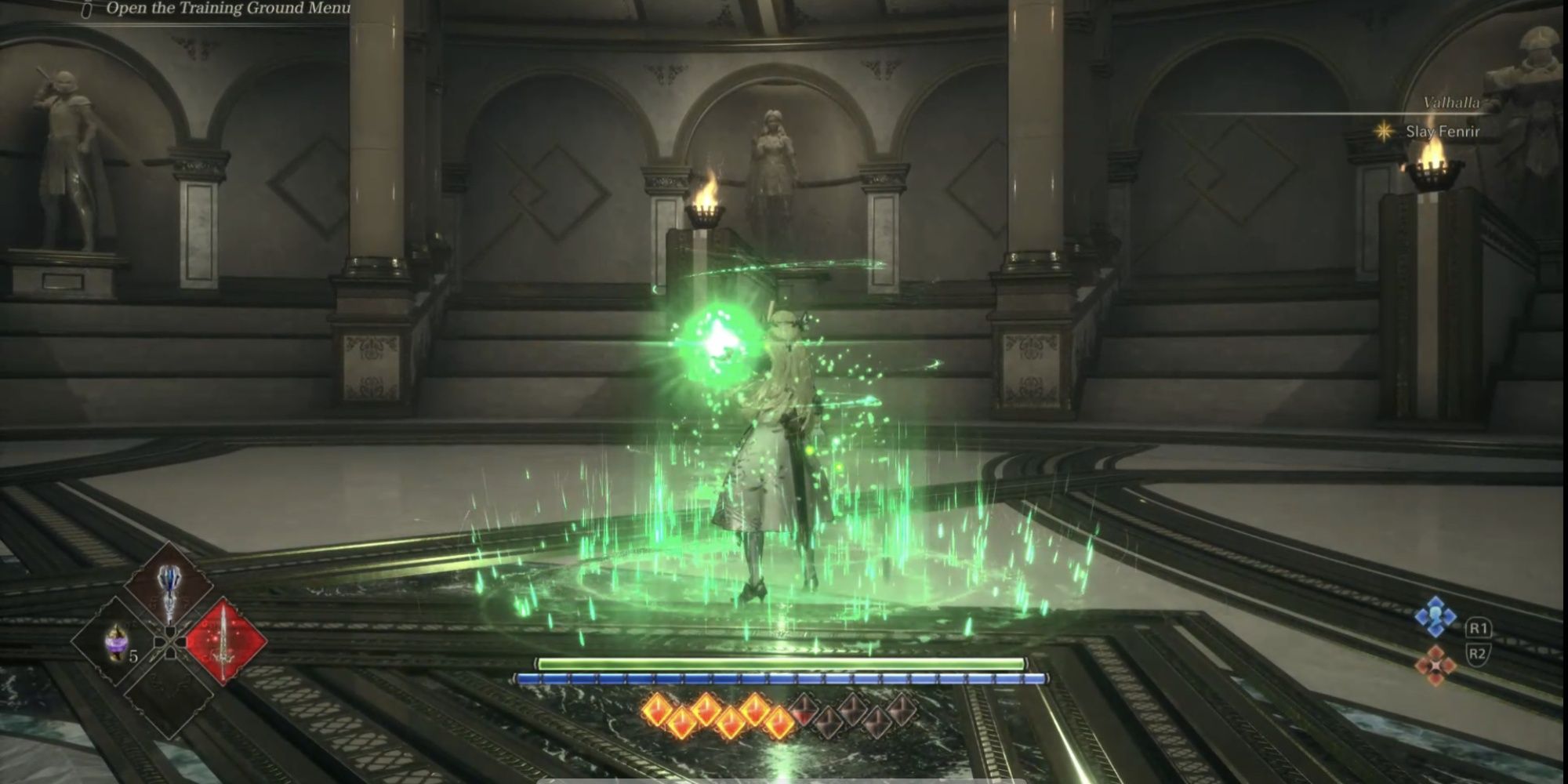Click the red divine arts diamond near R2
The image size is (1568, 784).
pos(1436,666)
